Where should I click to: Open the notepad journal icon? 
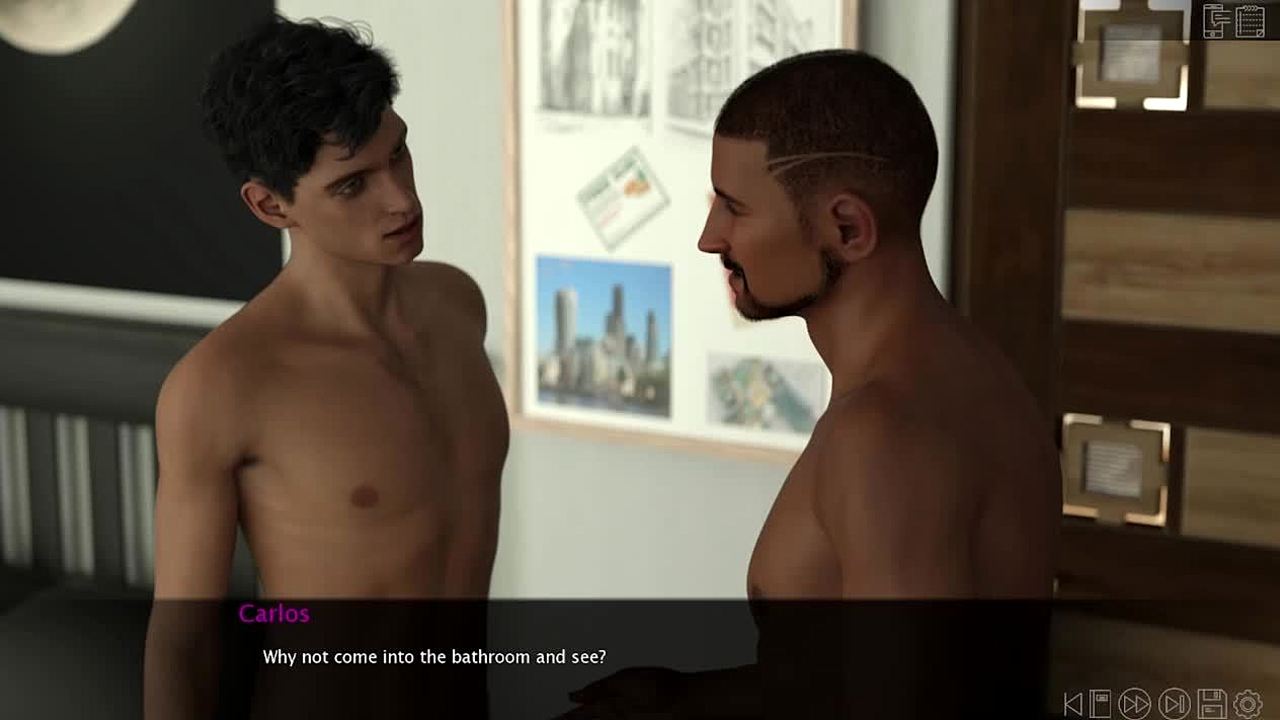(1250, 20)
